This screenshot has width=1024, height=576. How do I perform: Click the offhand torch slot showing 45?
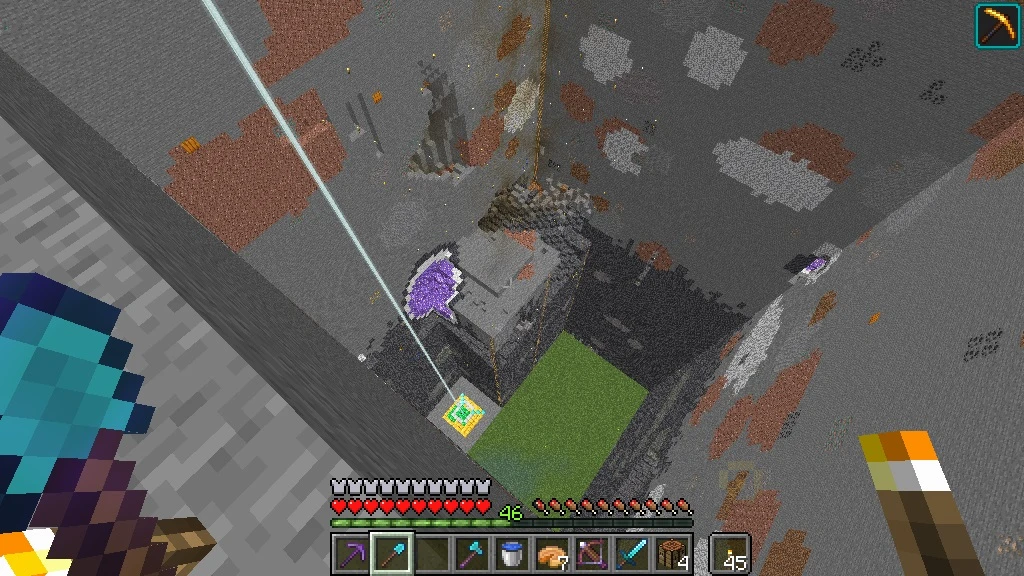[x=729, y=553]
